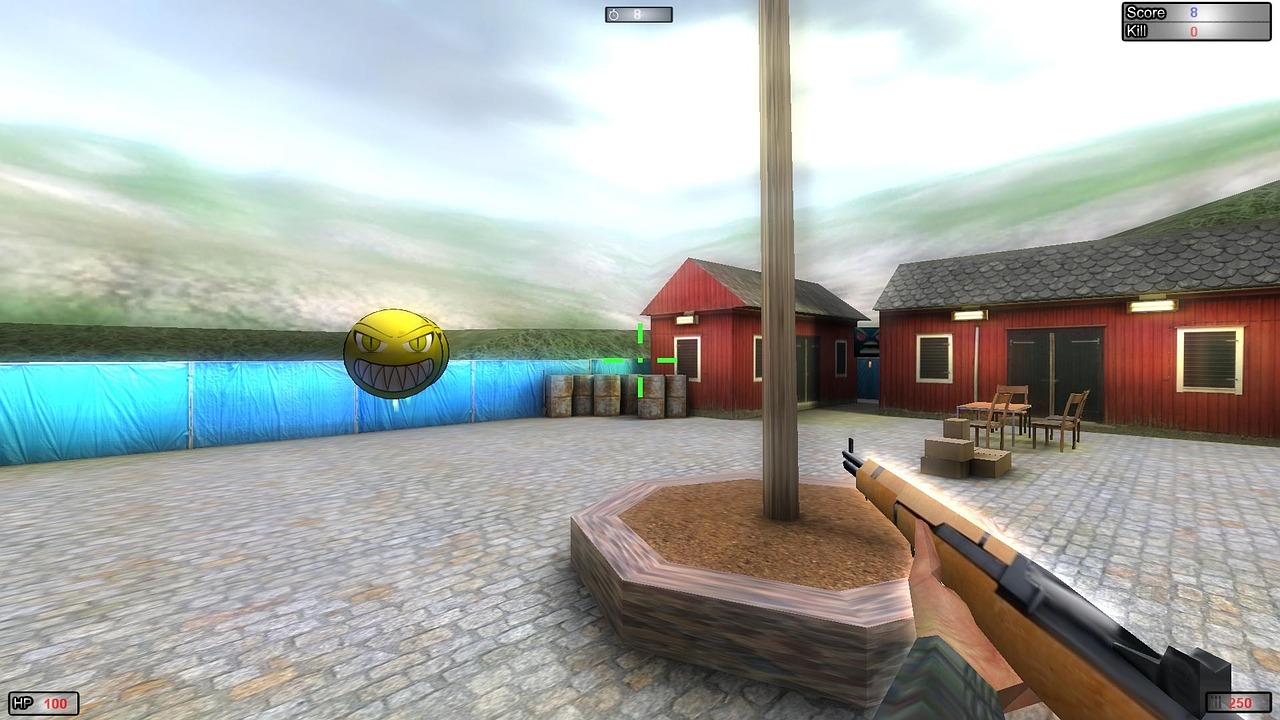The image size is (1280, 720).
Task: Click the Score label in the scoreboard panel
Action: [x=1147, y=12]
